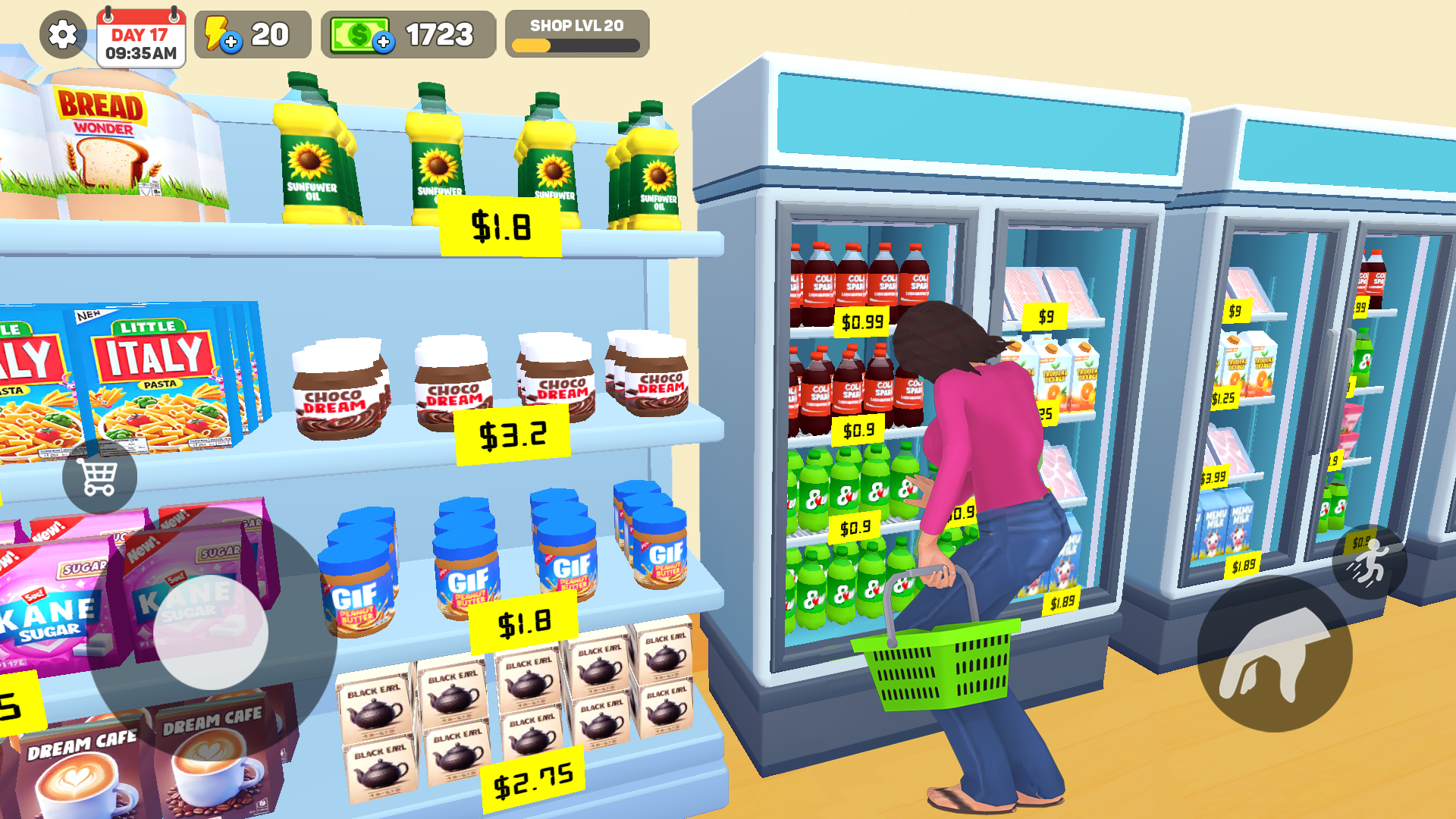Screen dimensions: 1456x819
Task: Tap the SHOP LVL 20 progress bar
Action: [578, 32]
